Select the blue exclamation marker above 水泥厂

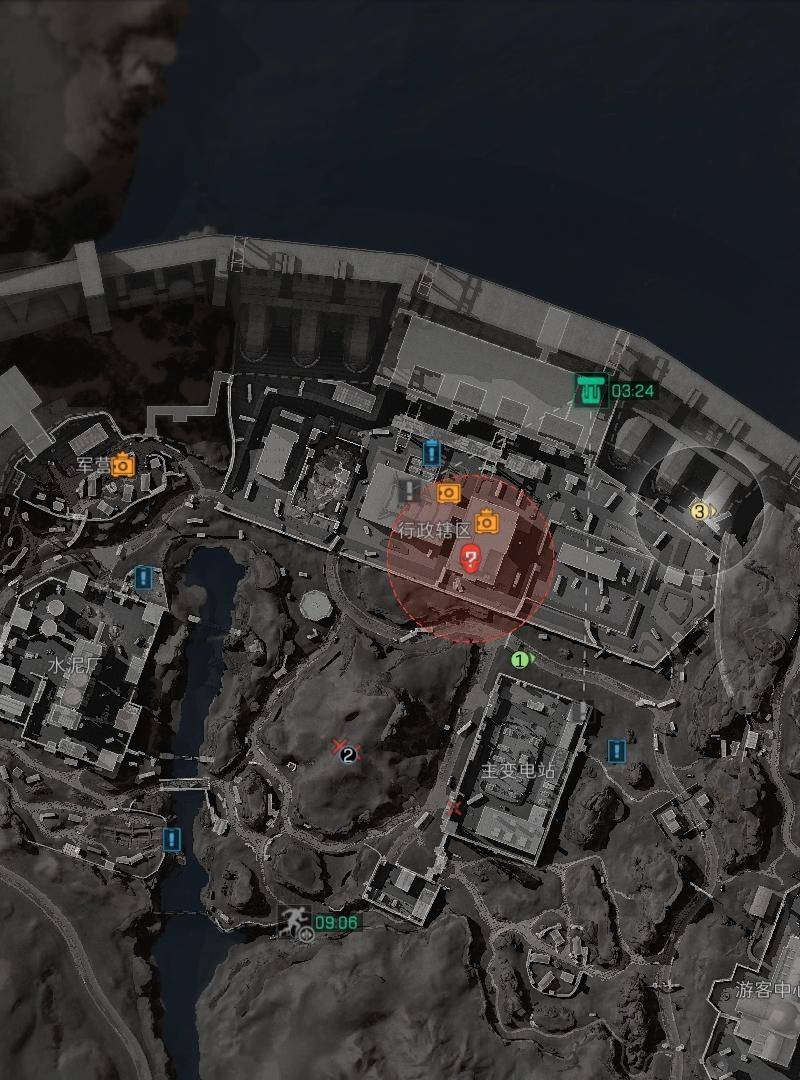click(x=144, y=577)
